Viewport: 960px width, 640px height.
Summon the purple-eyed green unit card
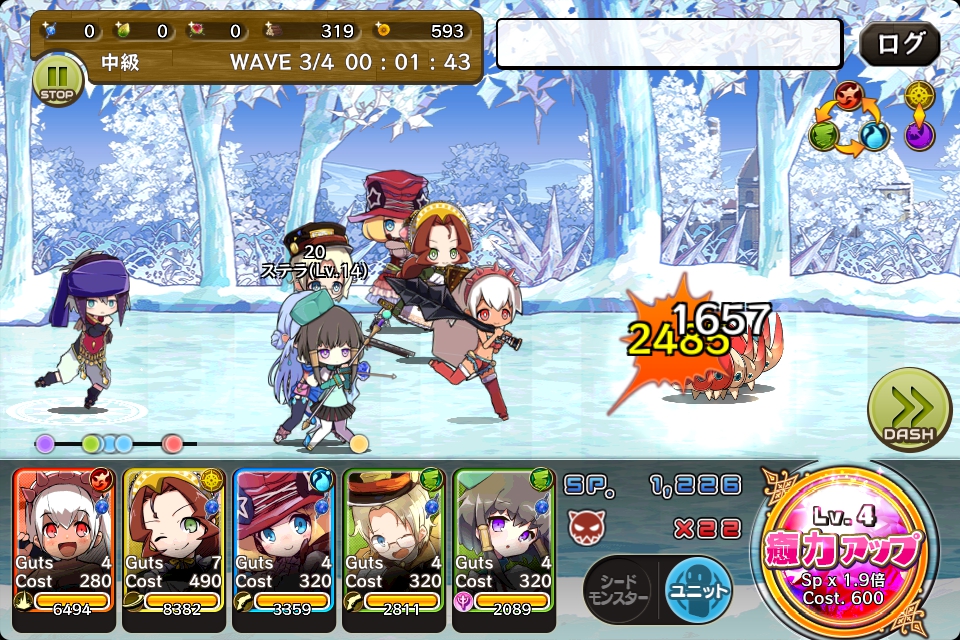tap(505, 538)
